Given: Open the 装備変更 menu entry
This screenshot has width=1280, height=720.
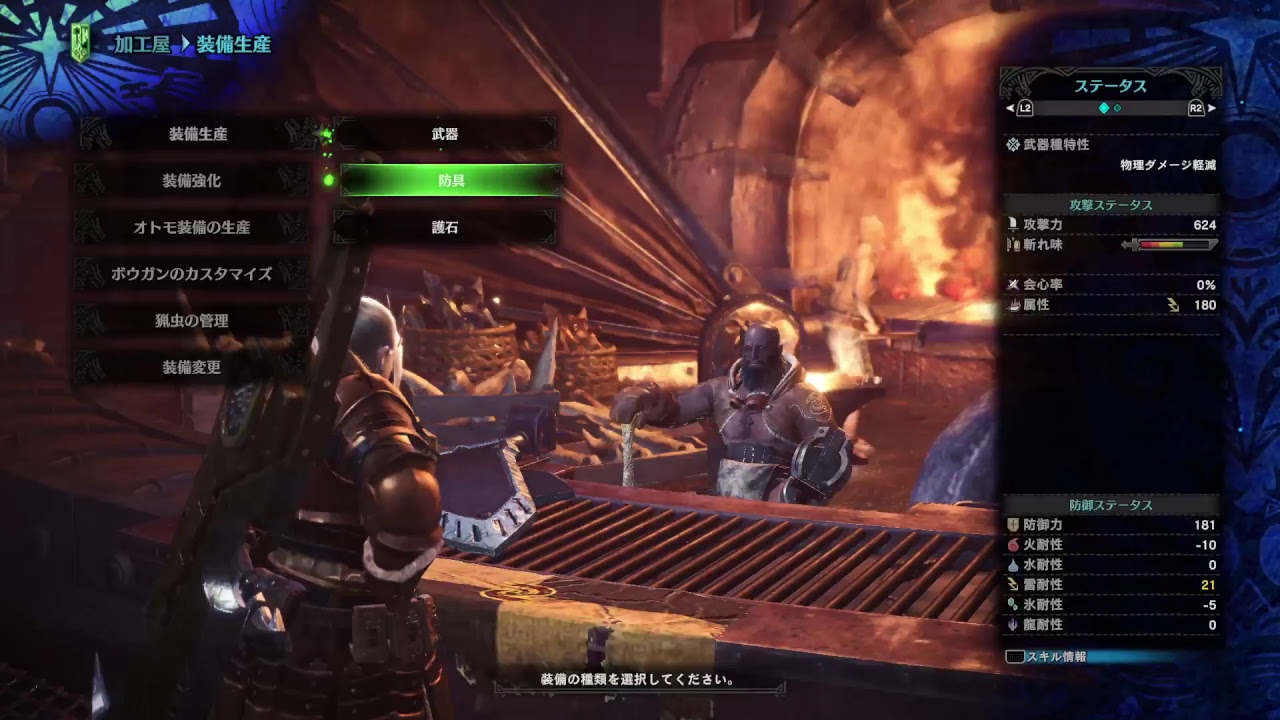Looking at the screenshot, I should [191, 367].
